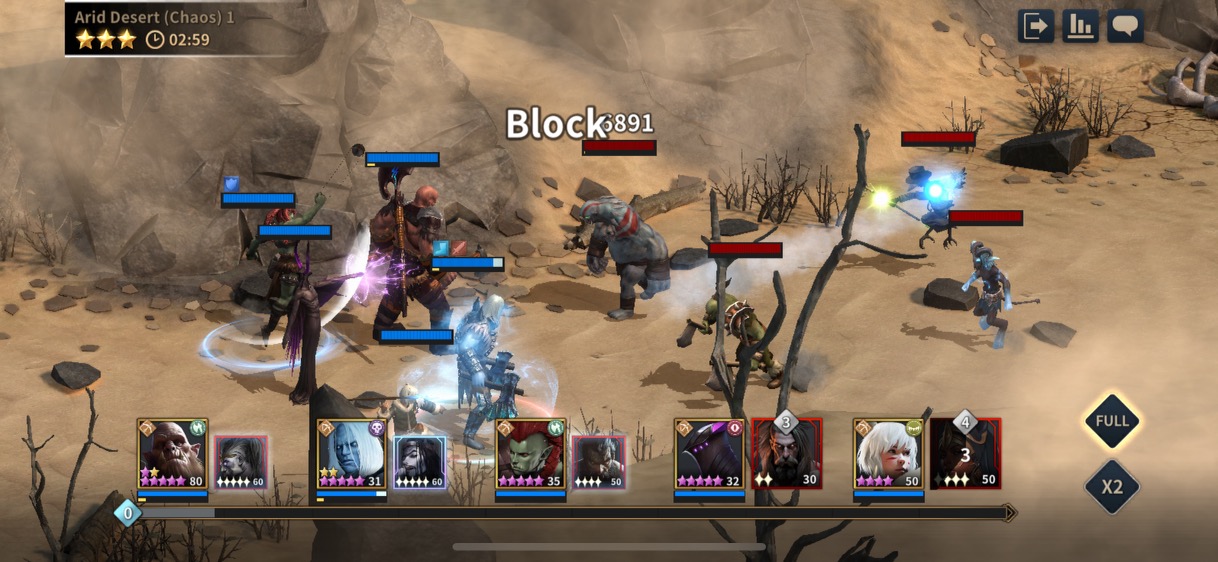Activate the bearded warrior skill with cooldown 3
This screenshot has width=1218, height=562.
click(x=786, y=453)
